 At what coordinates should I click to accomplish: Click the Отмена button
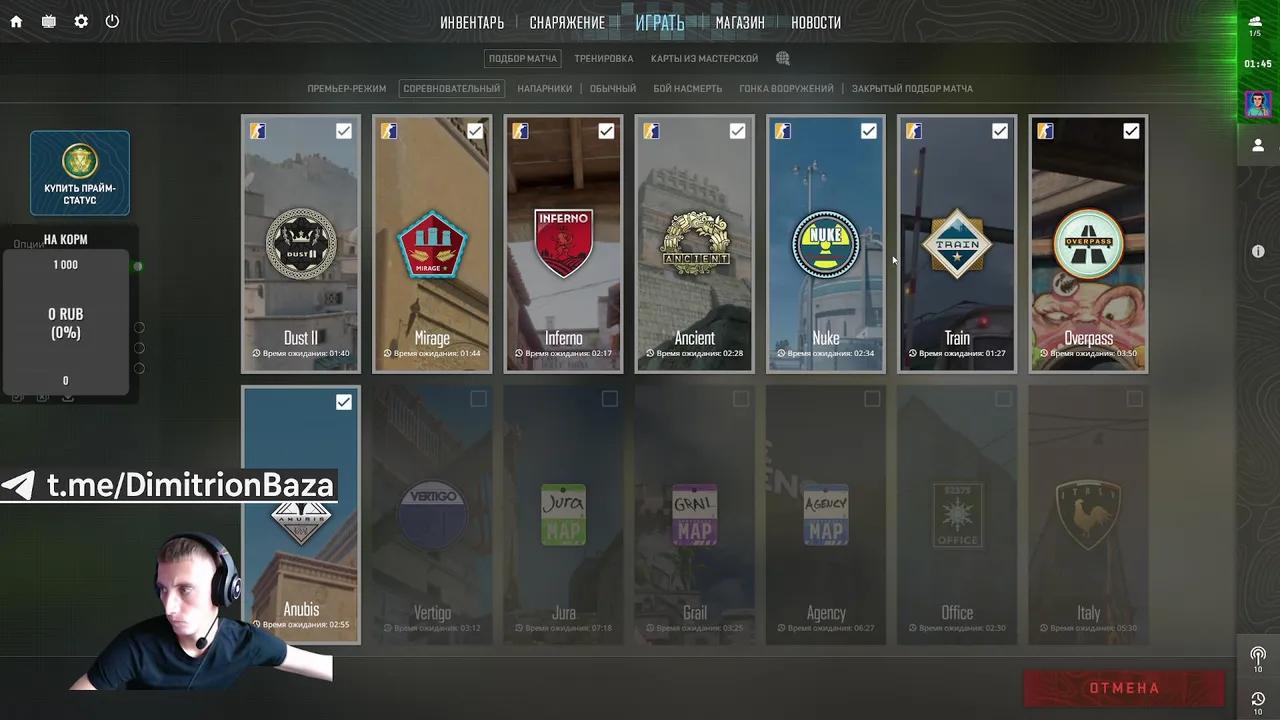[1123, 688]
